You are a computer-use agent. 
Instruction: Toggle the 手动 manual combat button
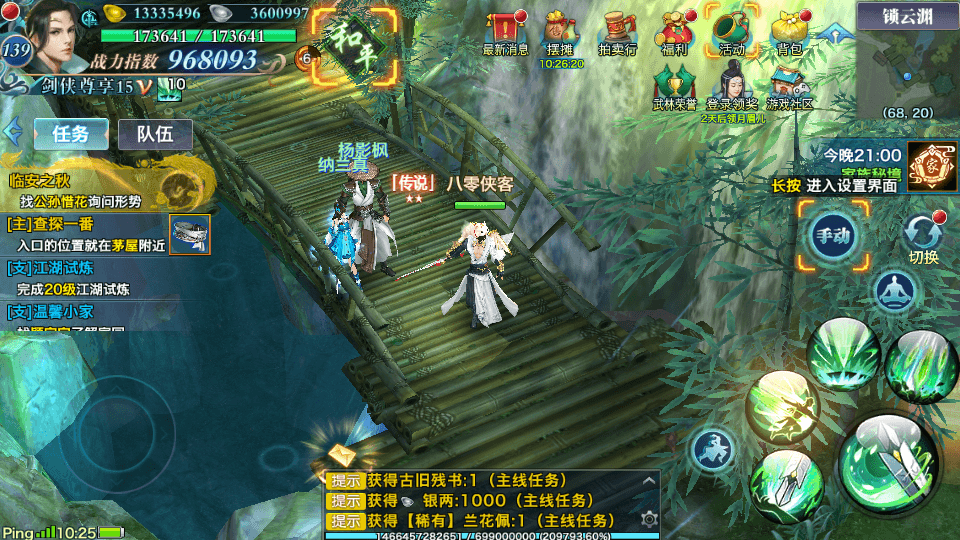coord(833,236)
